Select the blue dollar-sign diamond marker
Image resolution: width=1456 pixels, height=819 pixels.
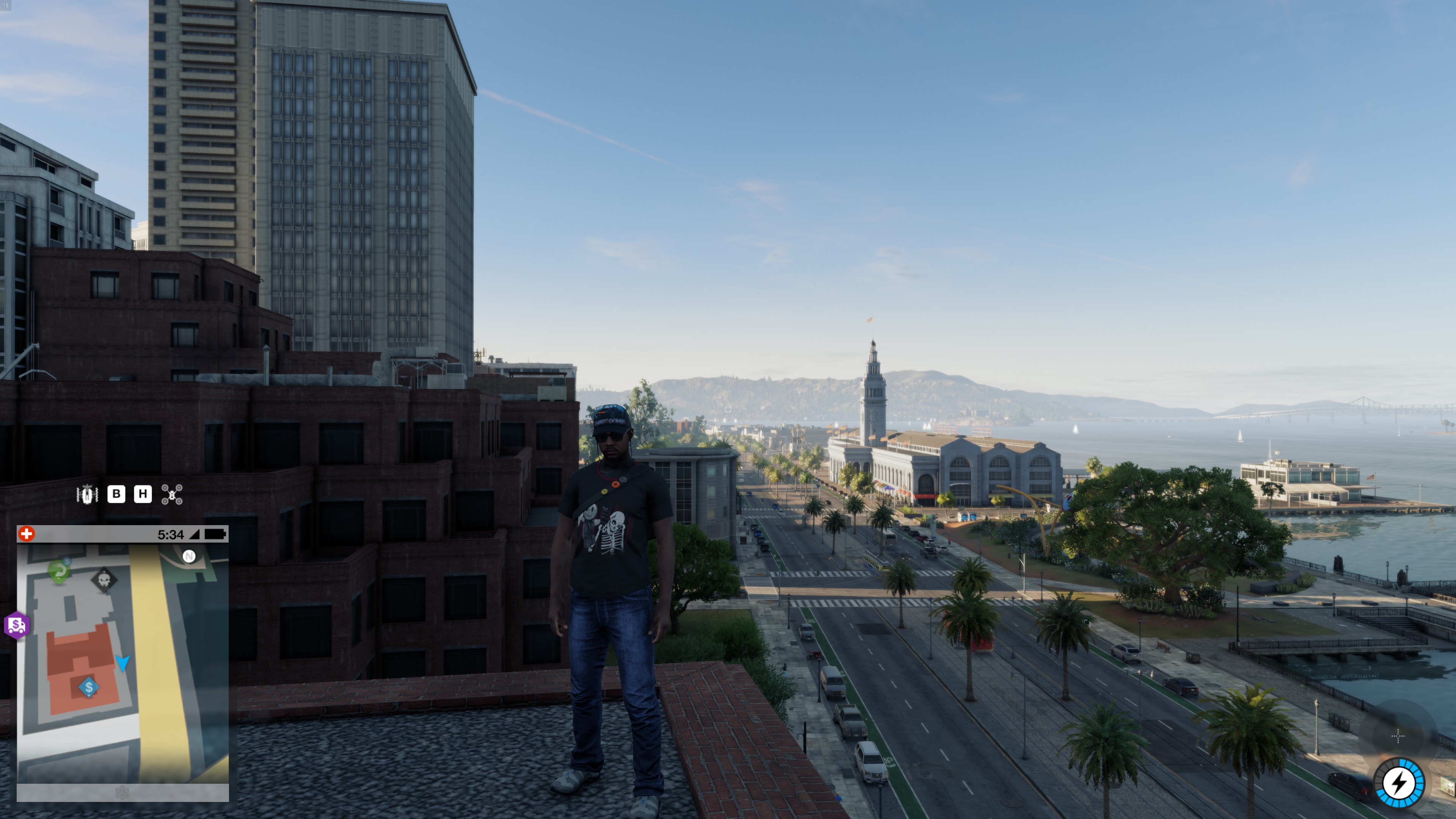[89, 687]
